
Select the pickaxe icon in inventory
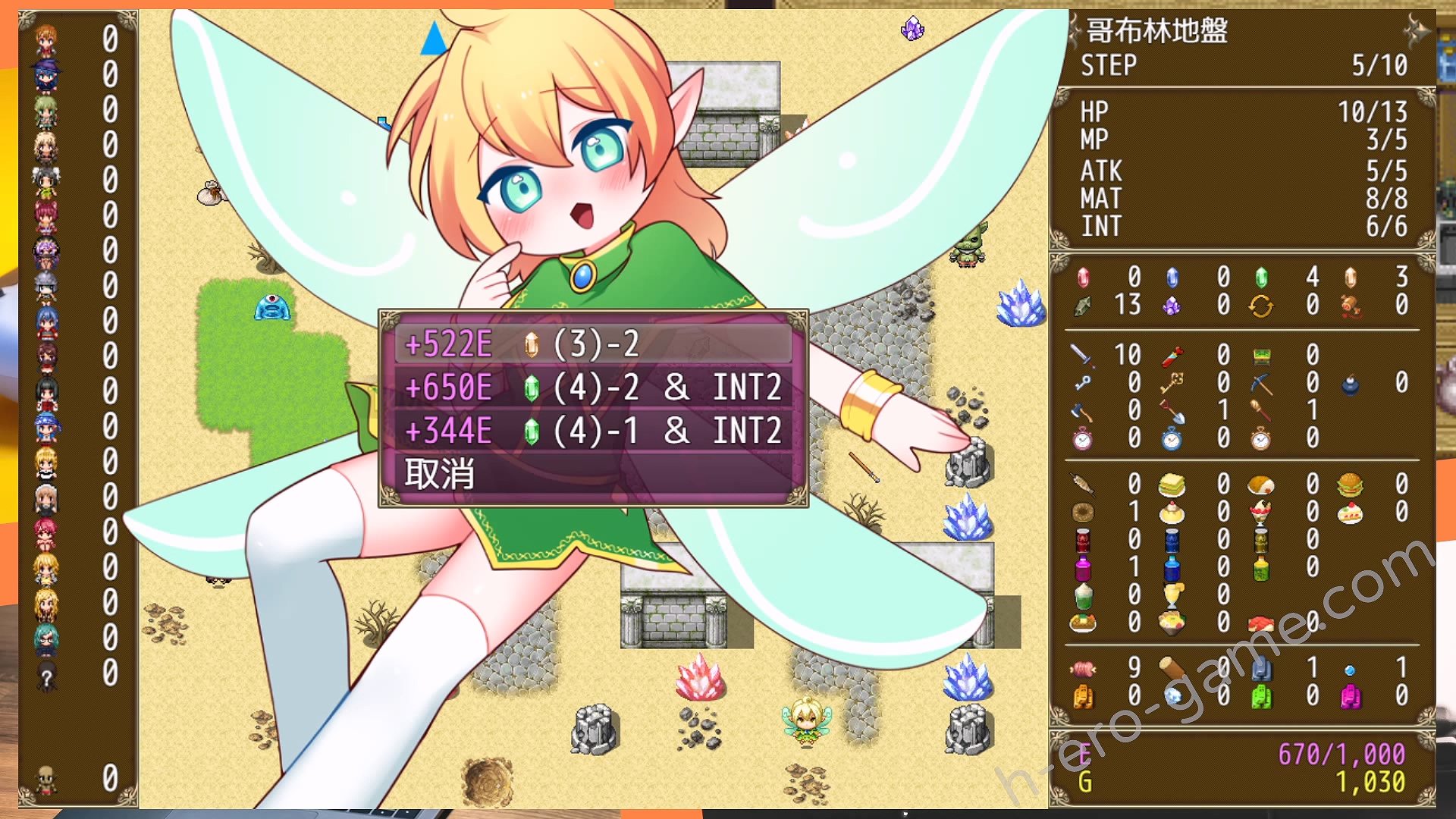[x=1261, y=383]
